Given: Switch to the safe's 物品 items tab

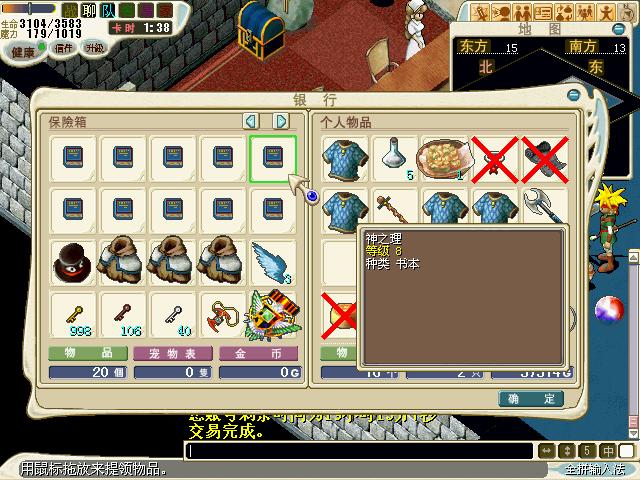Looking at the screenshot, I should [x=87, y=353].
